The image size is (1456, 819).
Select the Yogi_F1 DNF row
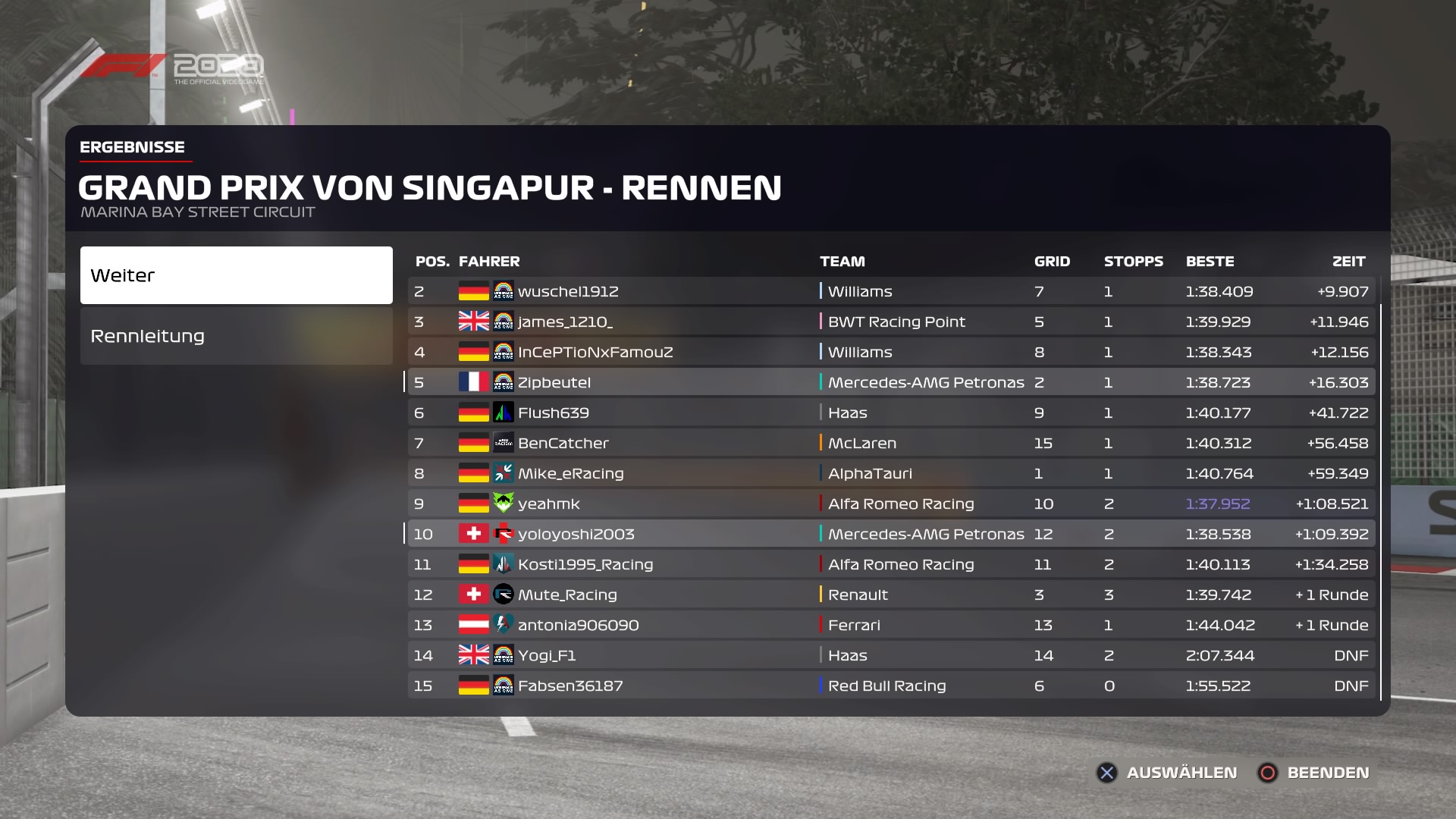coord(891,655)
